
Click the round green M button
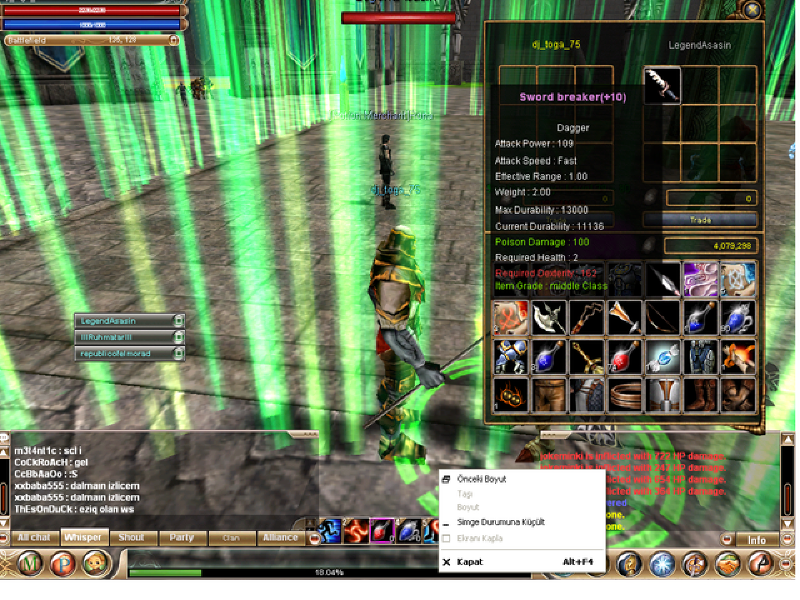pos(31,564)
